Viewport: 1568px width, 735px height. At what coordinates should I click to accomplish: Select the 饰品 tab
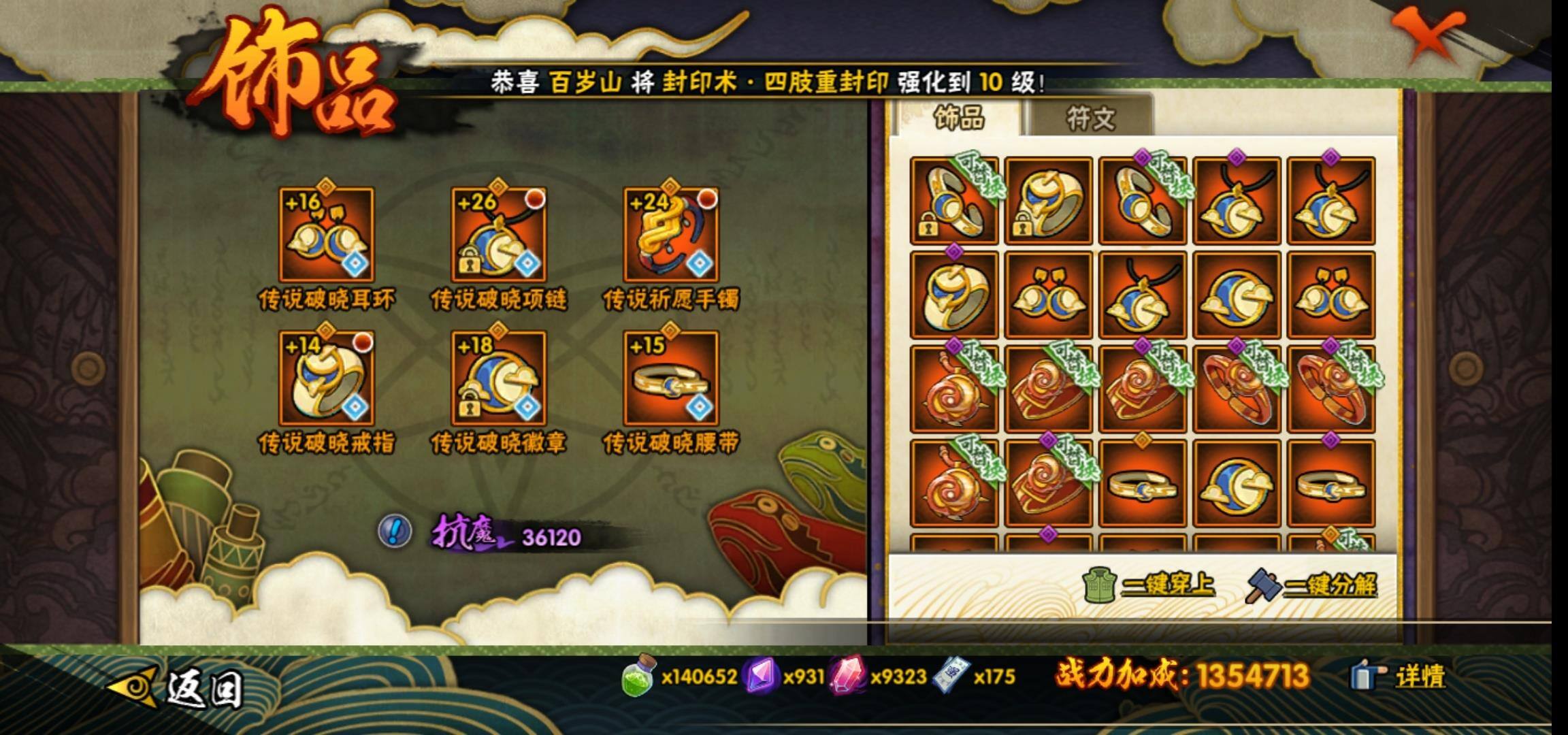(958, 118)
